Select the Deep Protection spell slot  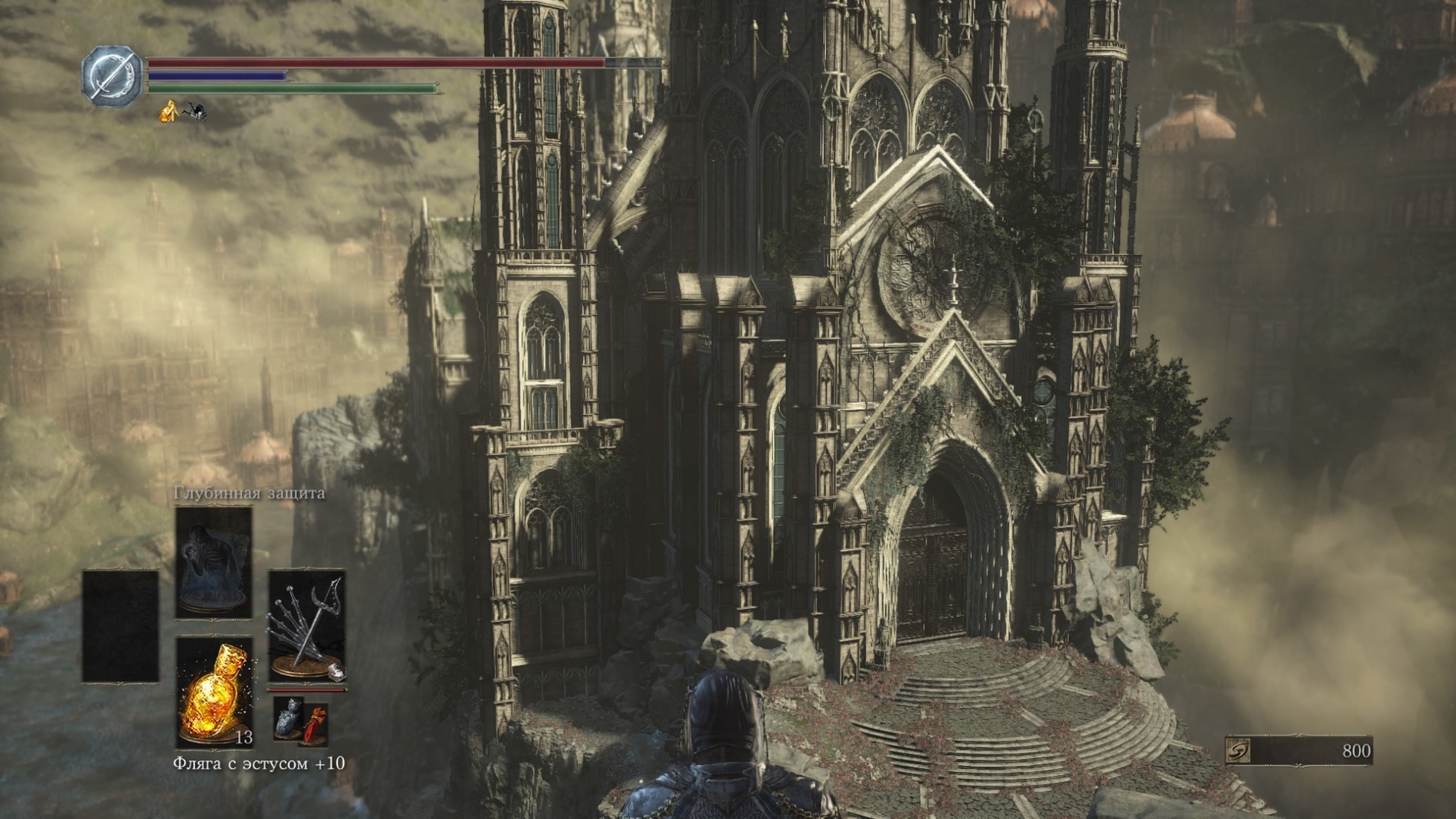[x=214, y=563]
